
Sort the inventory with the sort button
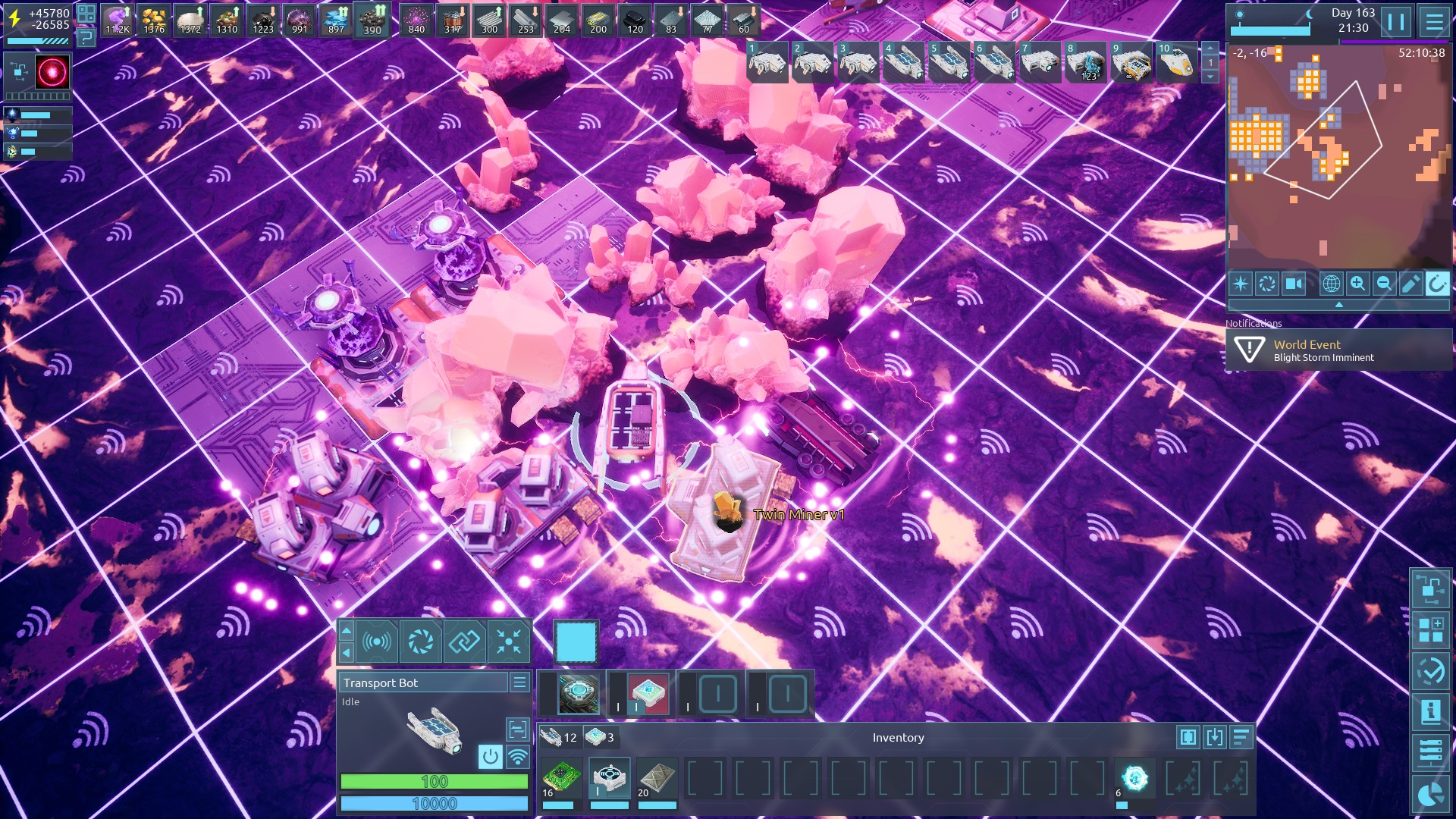(x=1241, y=737)
